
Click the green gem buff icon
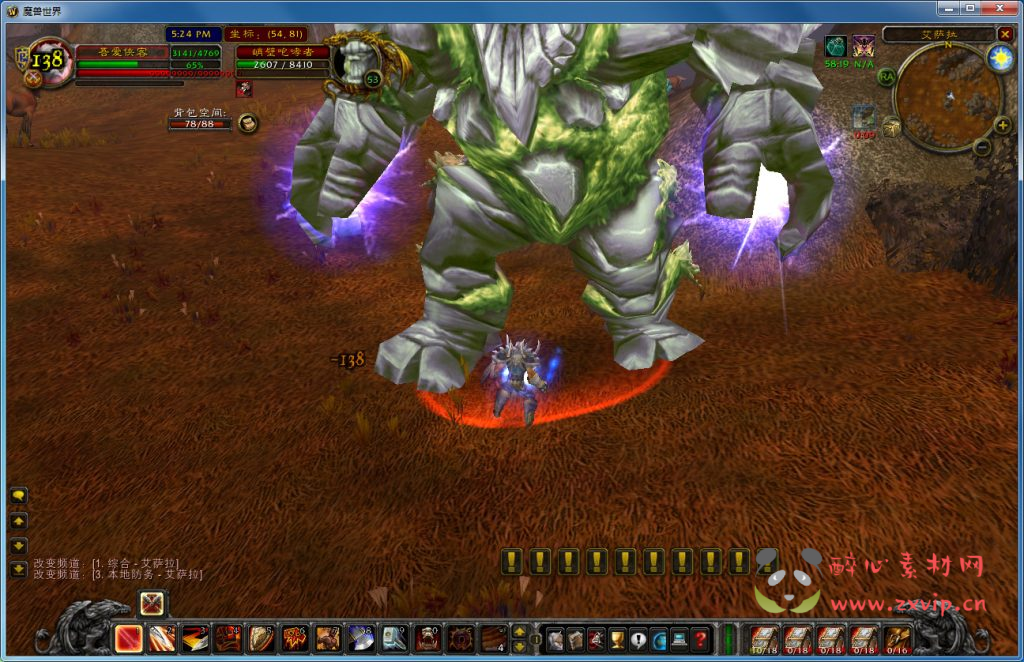835,46
